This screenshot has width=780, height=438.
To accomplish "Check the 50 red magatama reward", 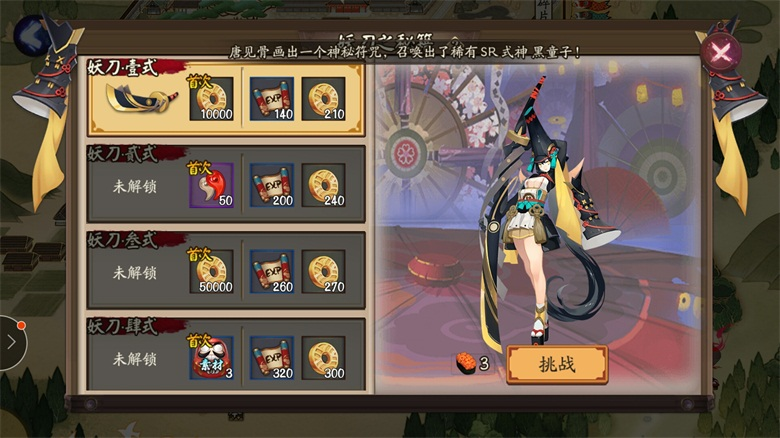I will [x=211, y=185].
